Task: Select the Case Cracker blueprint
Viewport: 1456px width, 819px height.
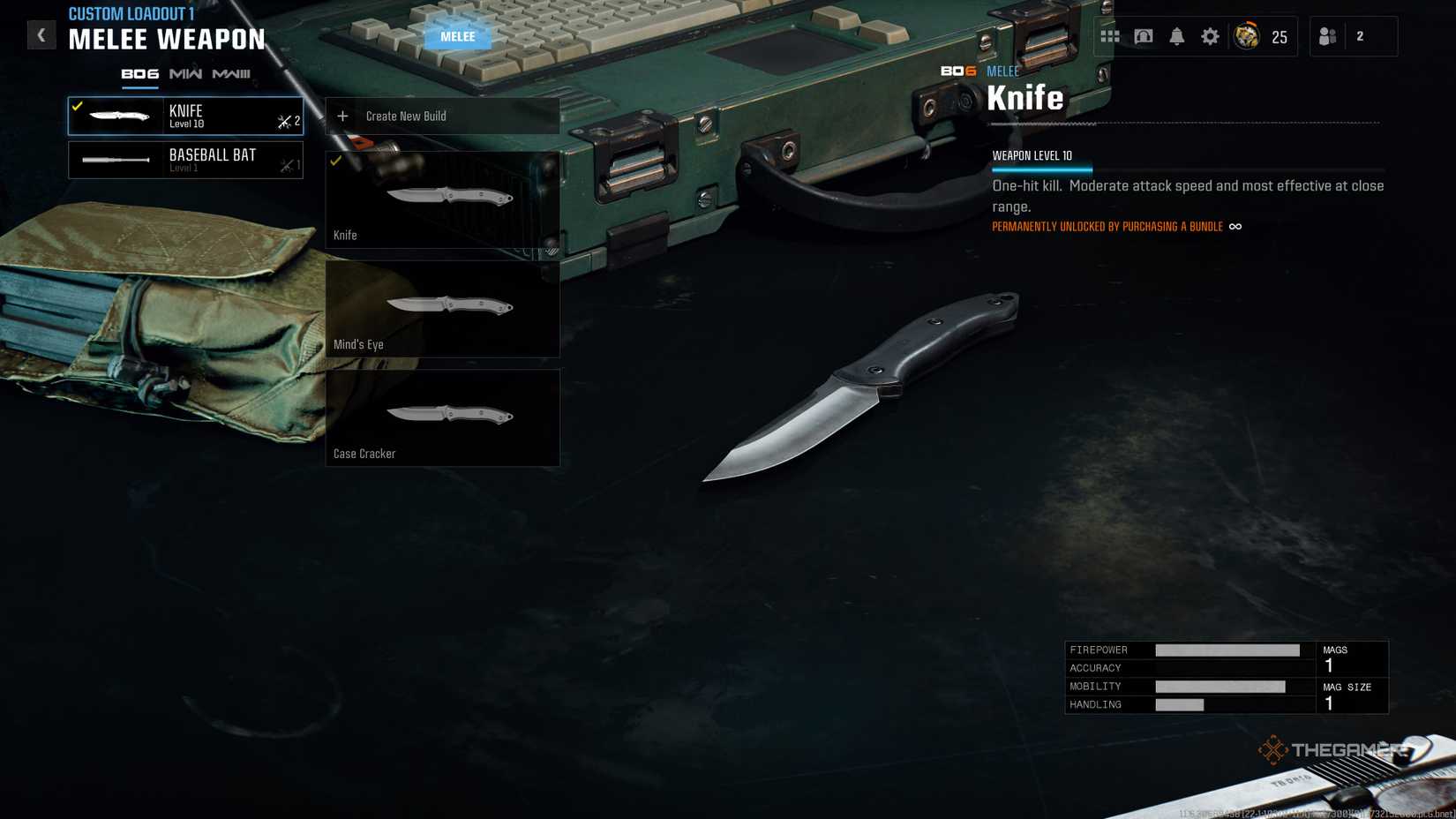Action: pos(442,416)
